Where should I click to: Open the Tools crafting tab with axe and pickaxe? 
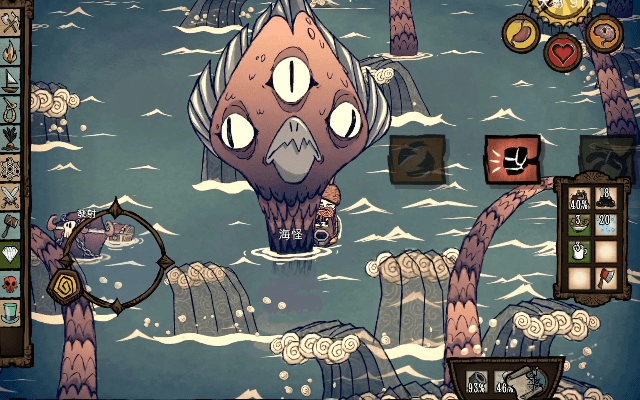tap(11, 25)
